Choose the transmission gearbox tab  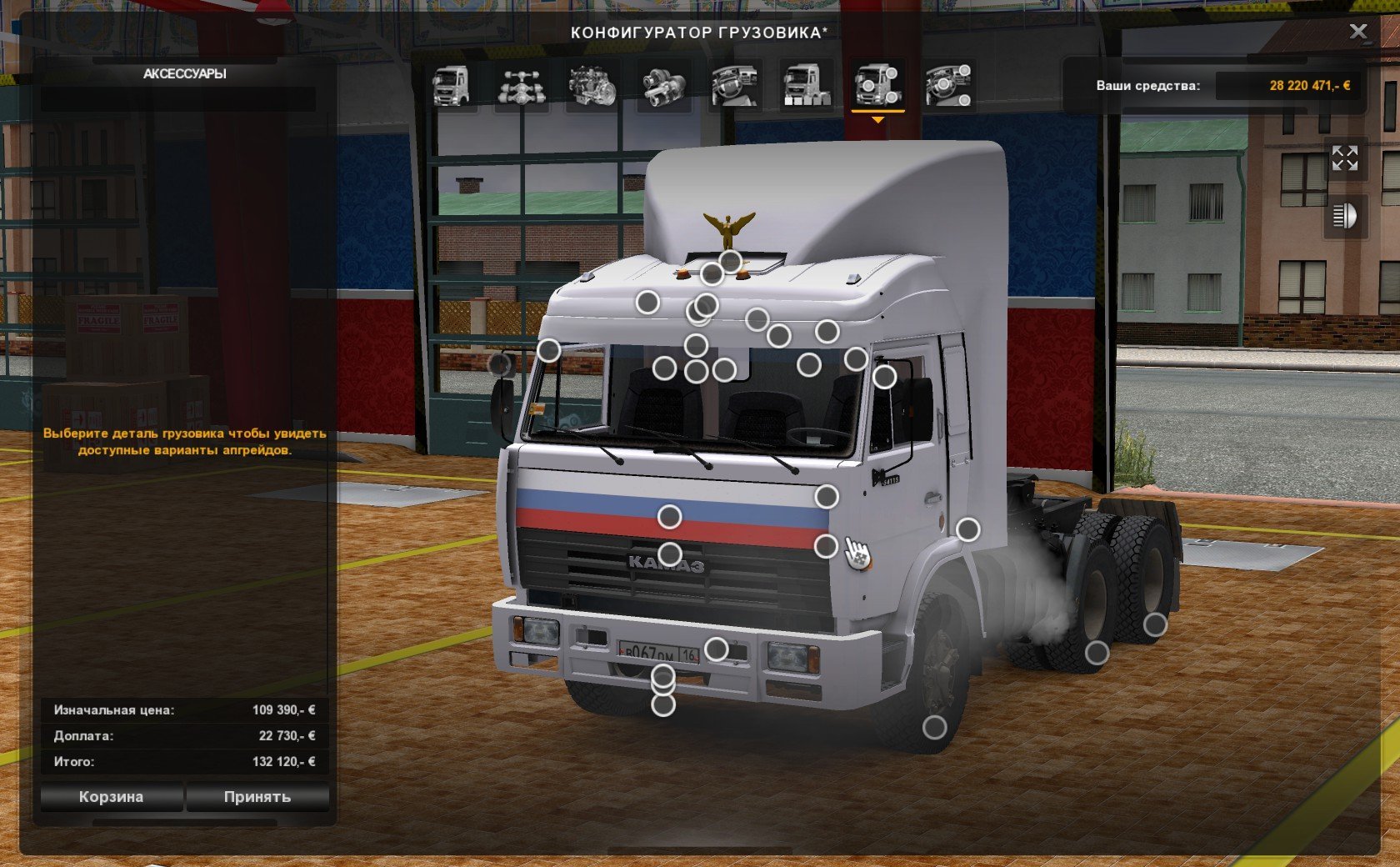tap(663, 86)
